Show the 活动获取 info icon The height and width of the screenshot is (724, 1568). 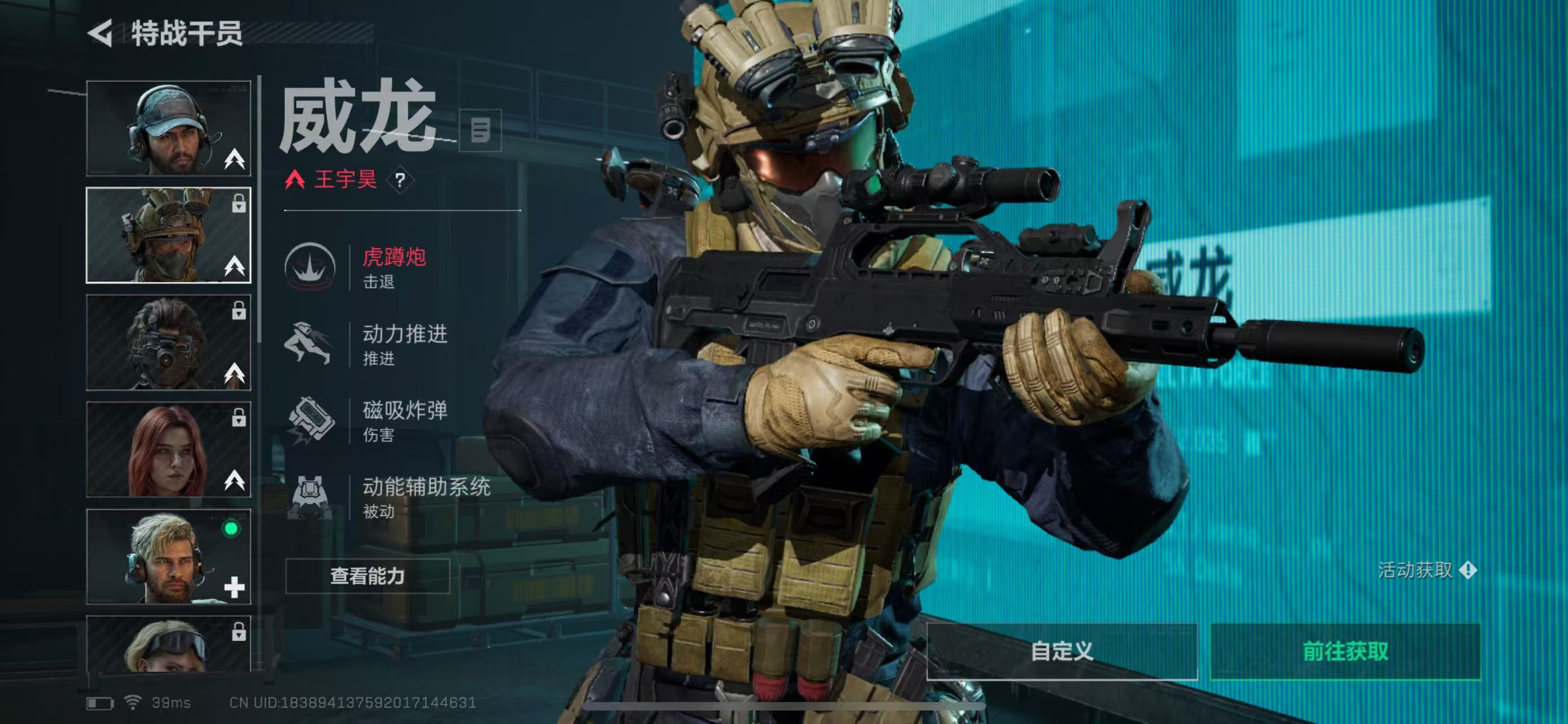point(1467,571)
